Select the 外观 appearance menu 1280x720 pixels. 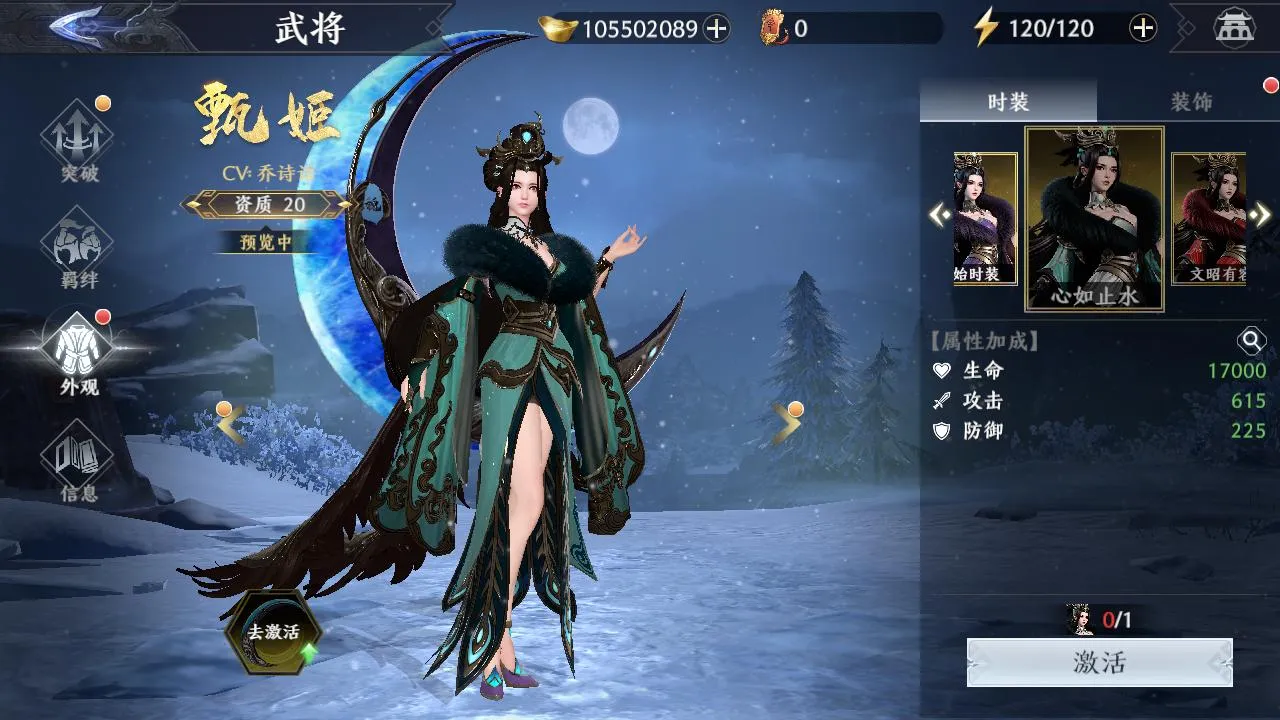tap(78, 353)
